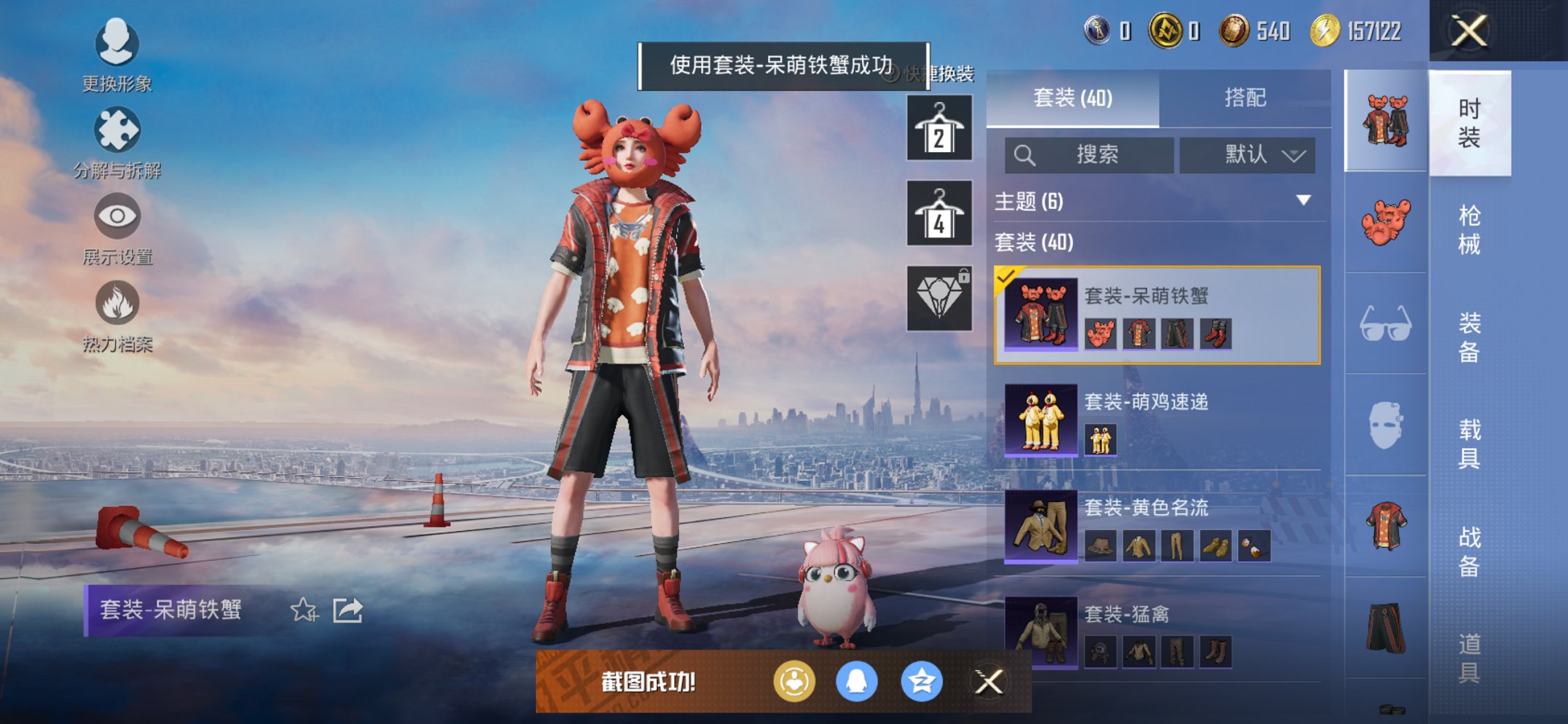Switch to the 搭配 tab
Screen dimensions: 1568x724
(x=1247, y=97)
